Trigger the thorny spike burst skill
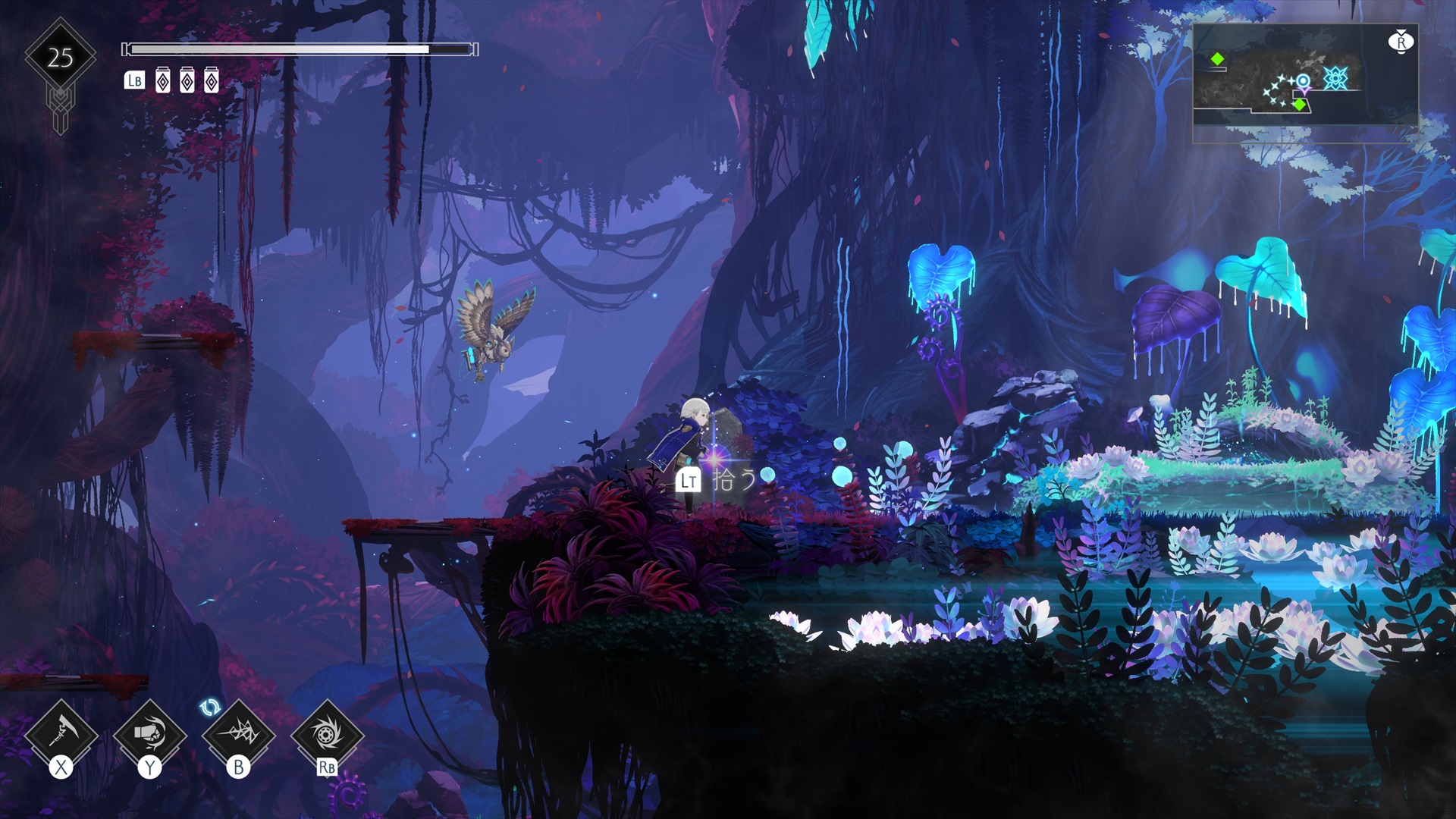The width and height of the screenshot is (1456, 819). coord(238,734)
